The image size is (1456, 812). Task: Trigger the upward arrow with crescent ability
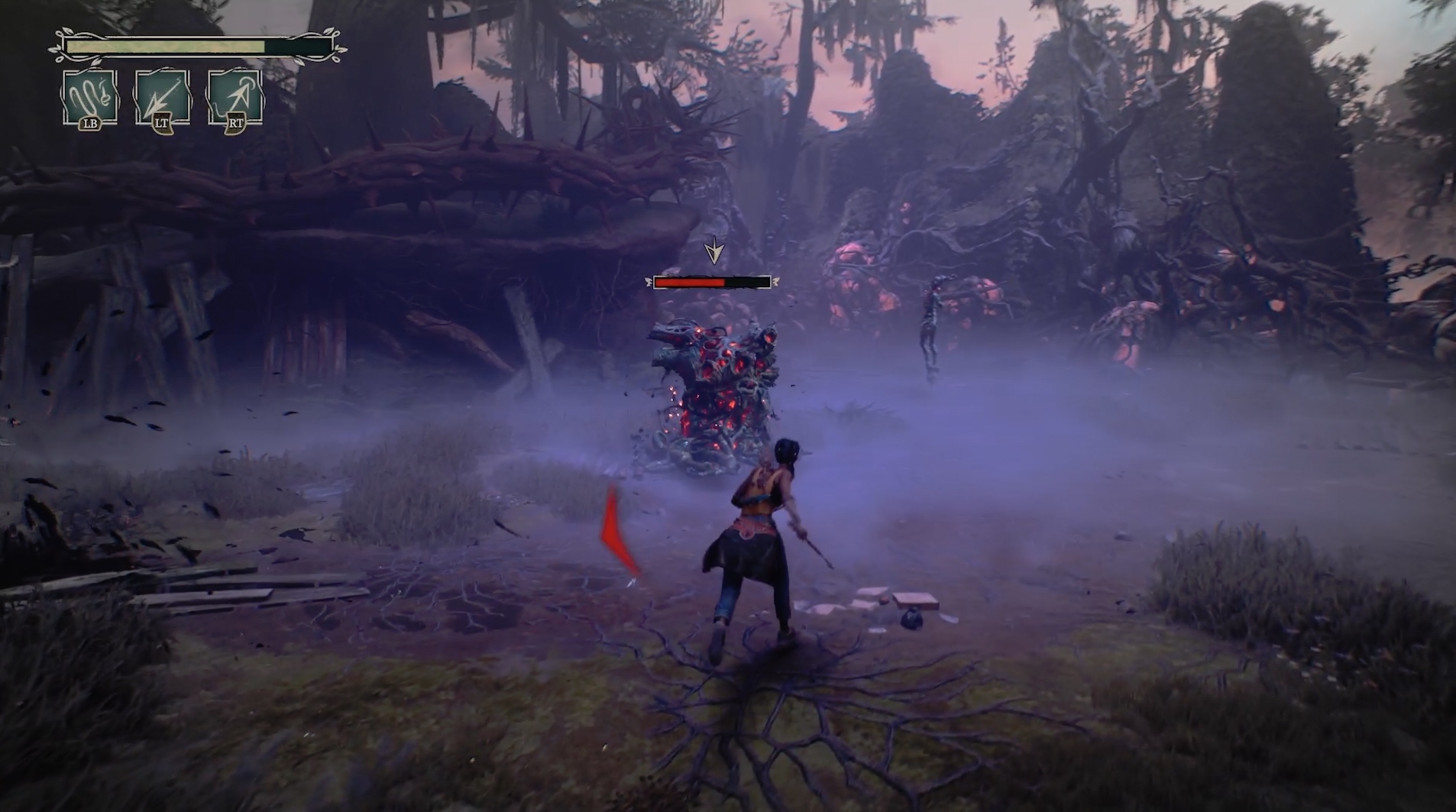[x=235, y=97]
